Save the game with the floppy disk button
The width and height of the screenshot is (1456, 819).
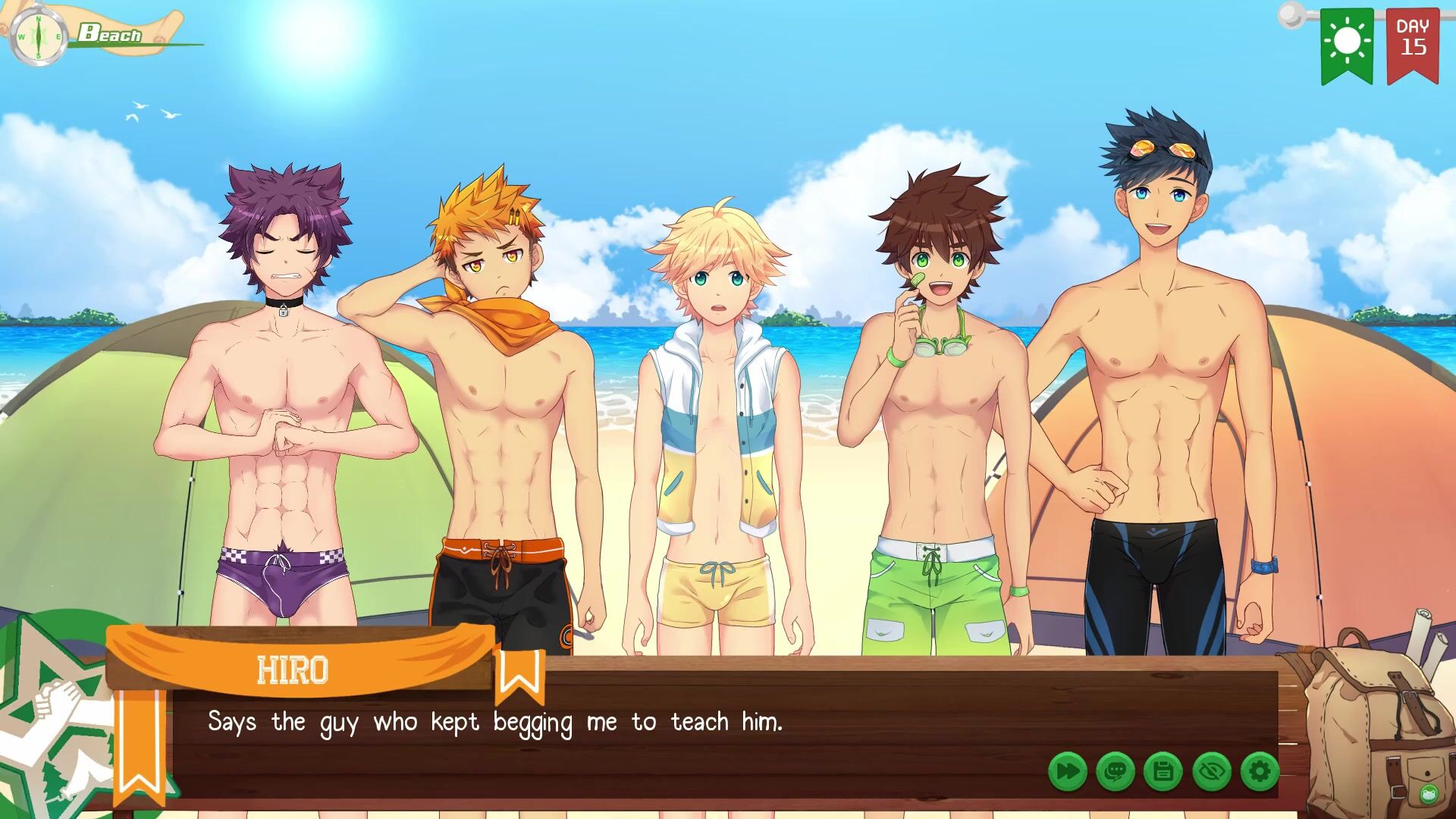pyautogui.click(x=1163, y=772)
